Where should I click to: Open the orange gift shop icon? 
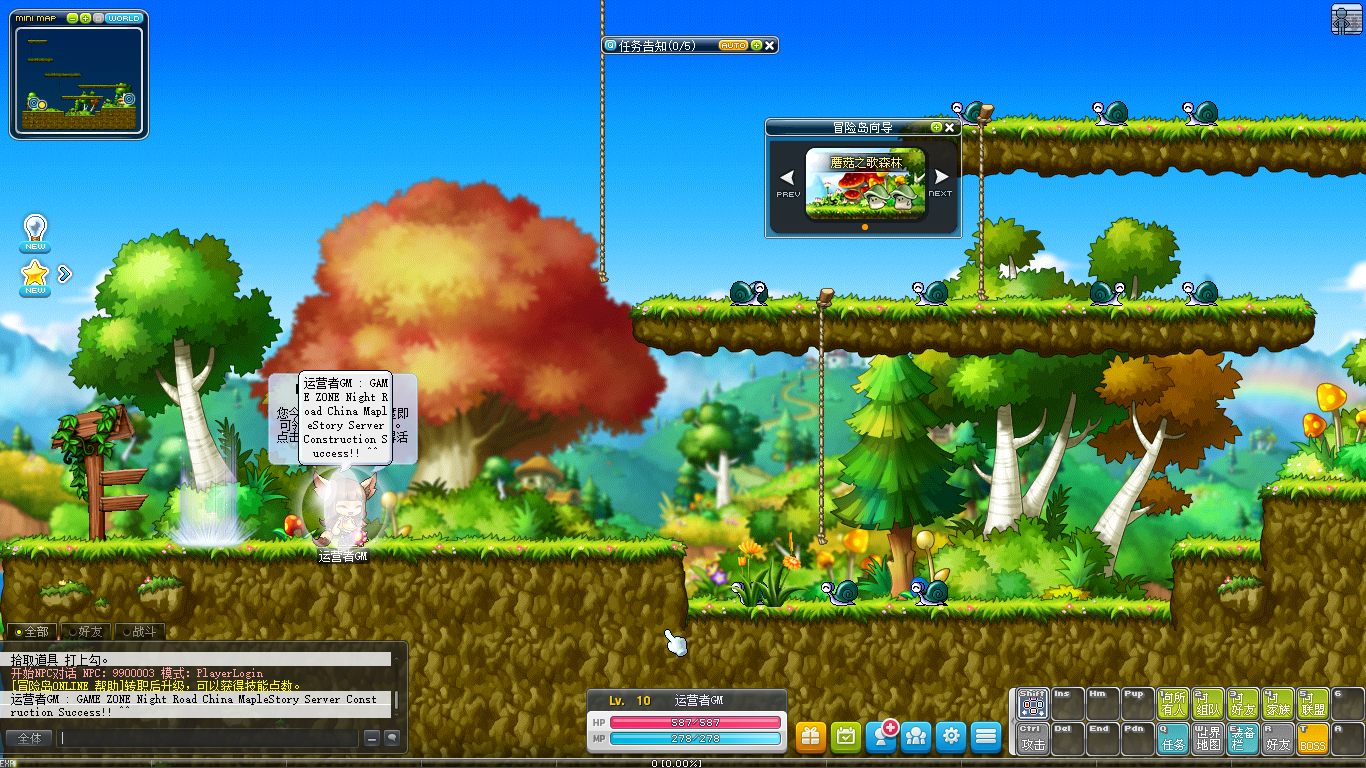[810, 737]
